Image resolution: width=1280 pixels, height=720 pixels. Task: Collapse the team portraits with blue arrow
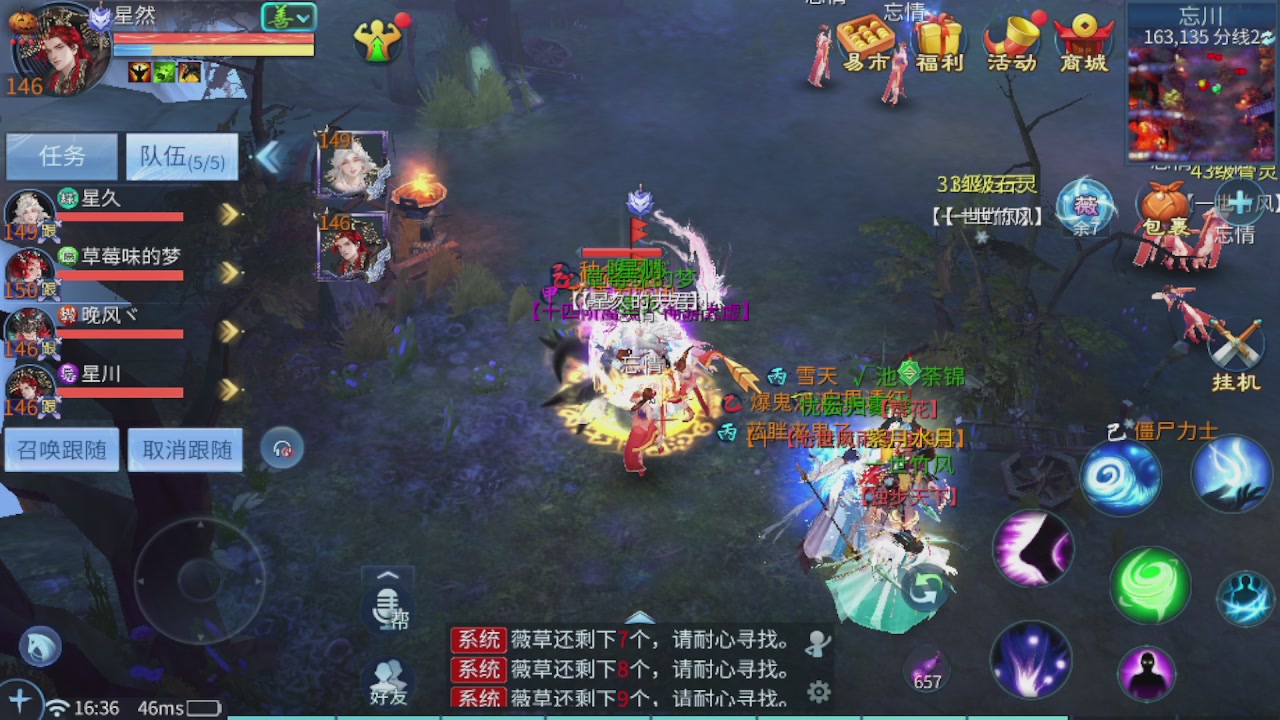point(270,157)
